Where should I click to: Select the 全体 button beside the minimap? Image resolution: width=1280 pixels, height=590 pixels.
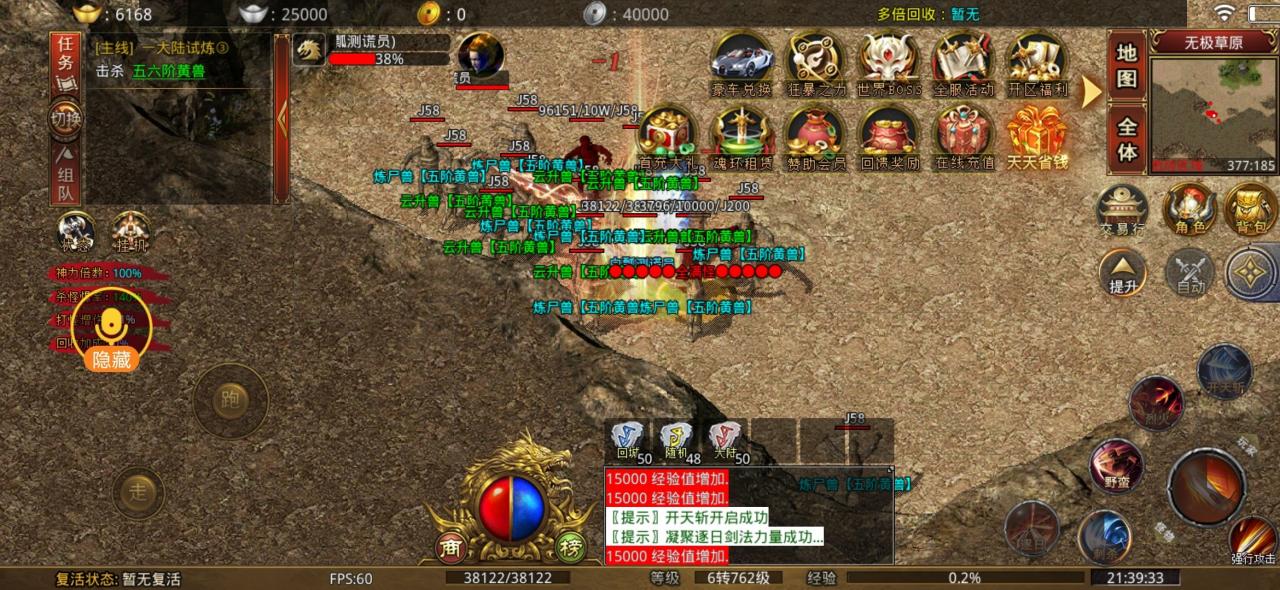(1127, 140)
